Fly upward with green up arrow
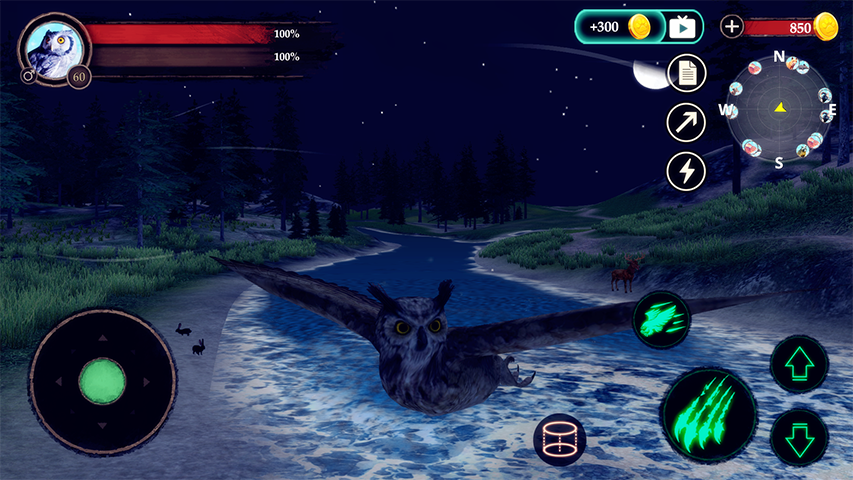The width and height of the screenshot is (853, 480). [799, 365]
